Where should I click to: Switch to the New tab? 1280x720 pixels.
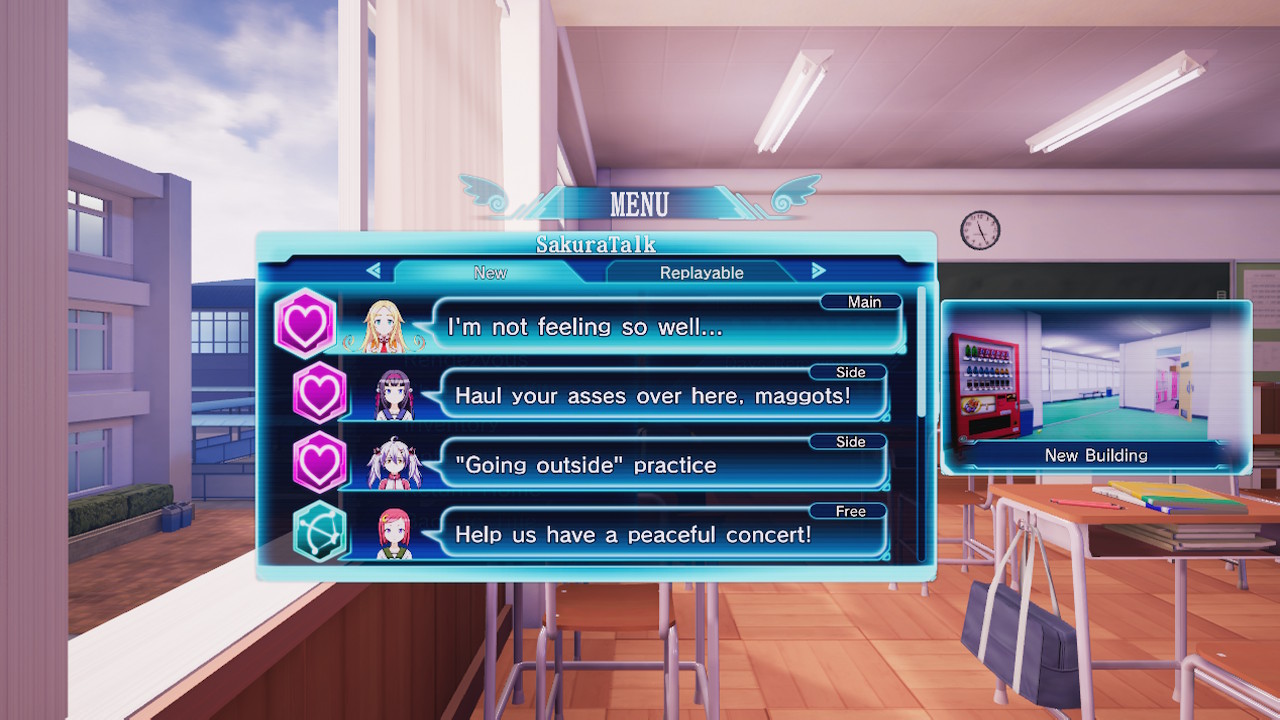tap(490, 272)
